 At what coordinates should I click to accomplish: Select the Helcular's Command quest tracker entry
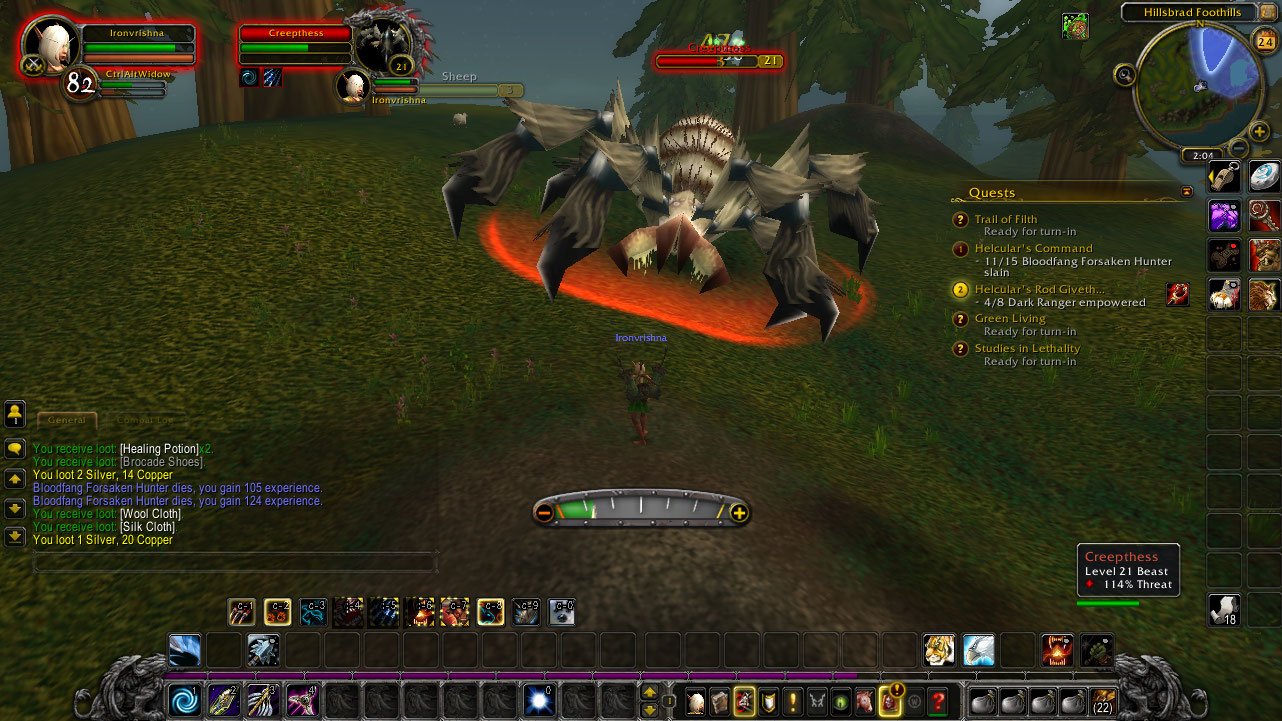pyautogui.click(x=1033, y=248)
